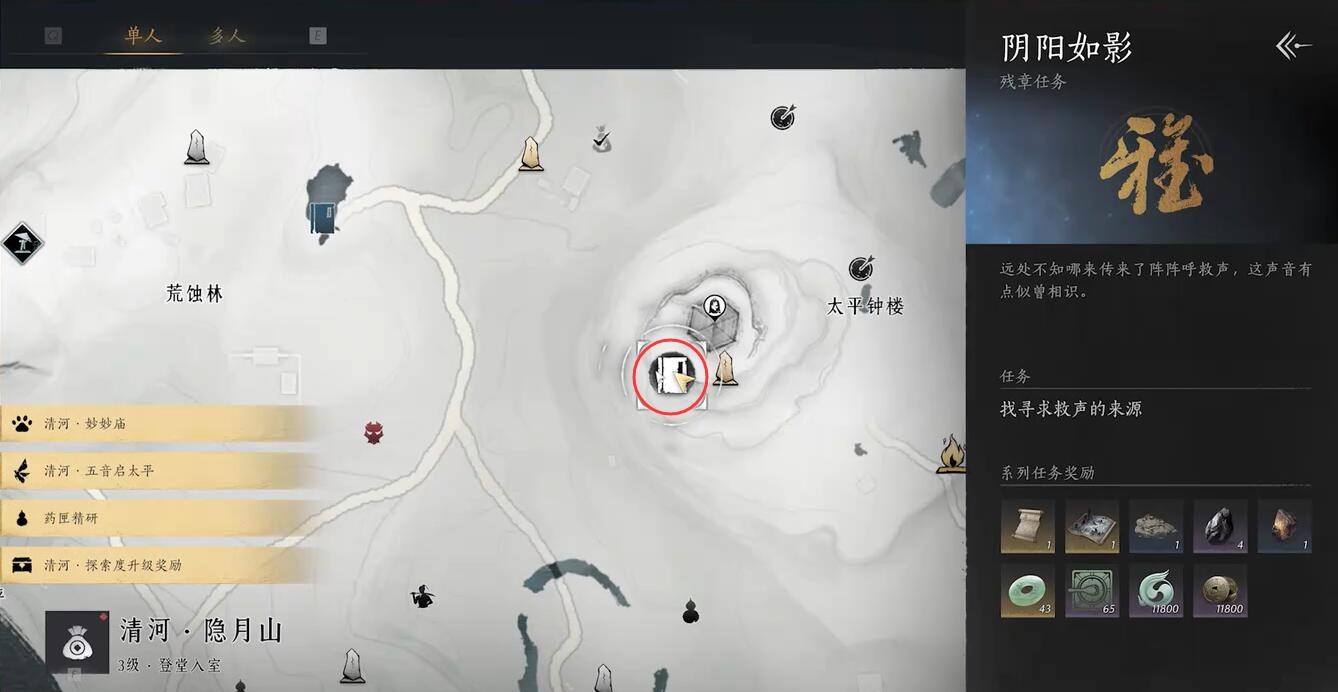Click the red demon mask map marker

(374, 433)
